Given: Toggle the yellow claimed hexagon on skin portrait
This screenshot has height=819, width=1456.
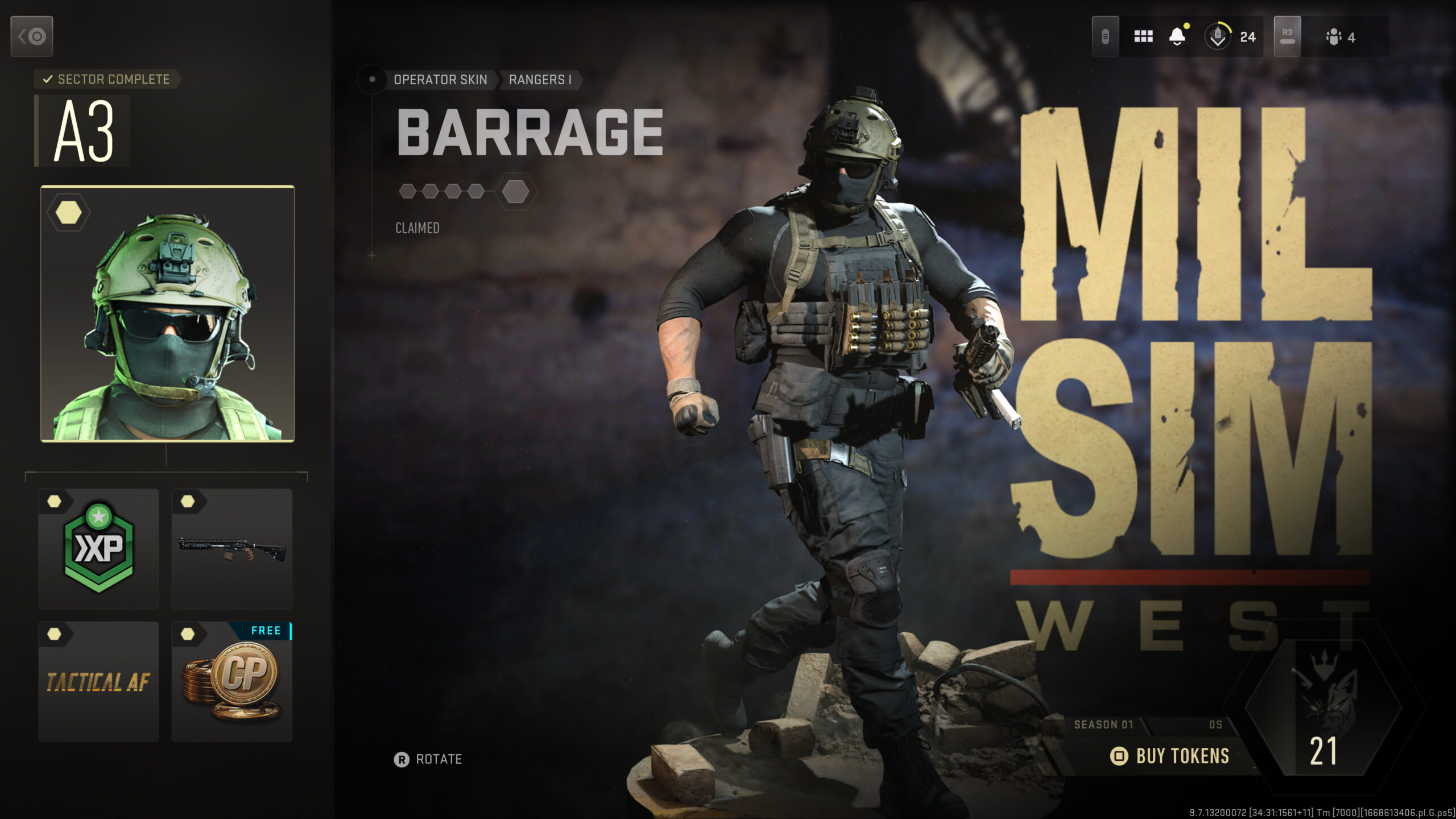Looking at the screenshot, I should pyautogui.click(x=68, y=212).
